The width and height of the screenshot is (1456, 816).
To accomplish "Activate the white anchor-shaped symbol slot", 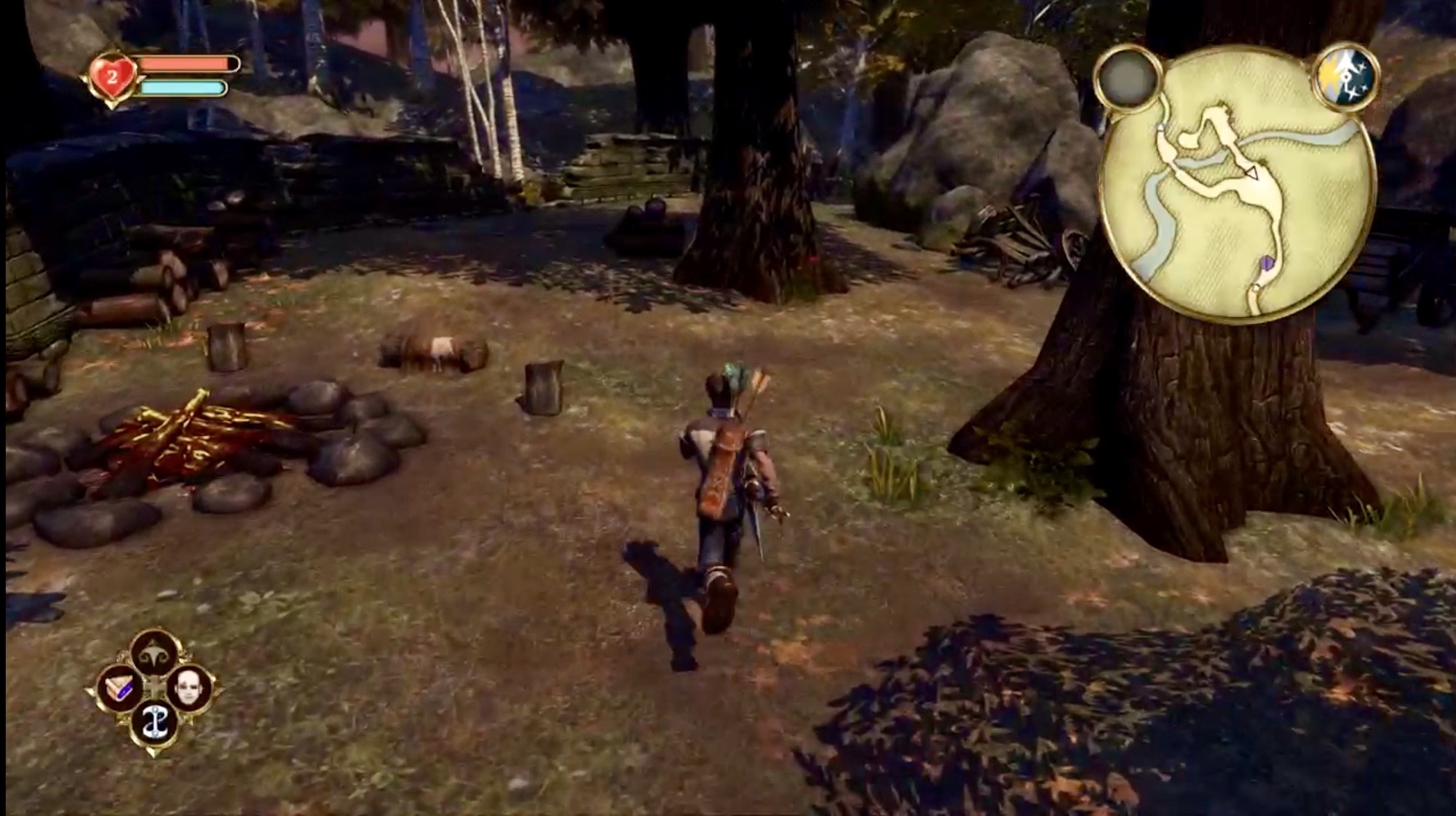I will tap(154, 723).
